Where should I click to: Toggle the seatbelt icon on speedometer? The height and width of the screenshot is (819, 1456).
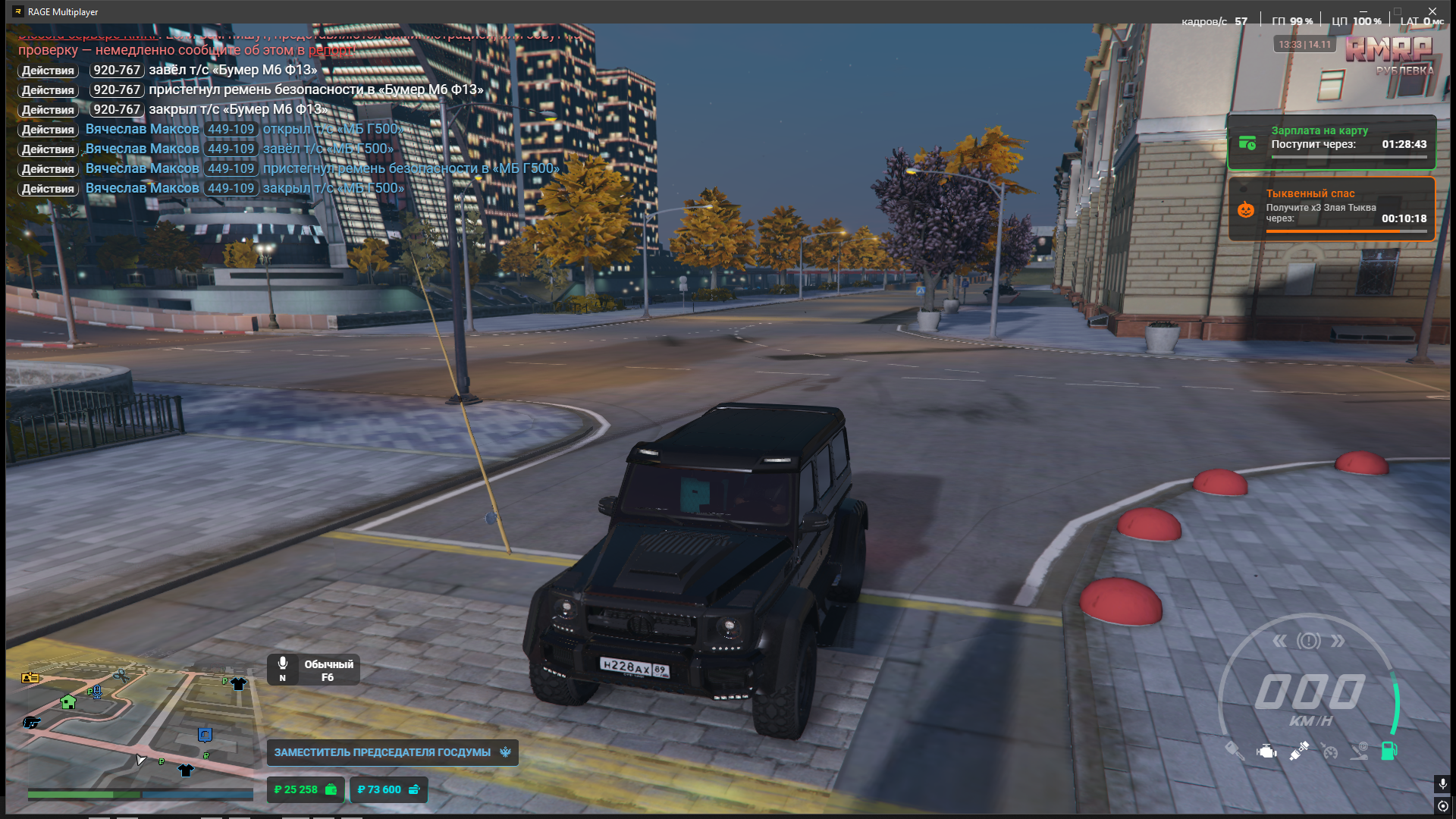[1298, 751]
